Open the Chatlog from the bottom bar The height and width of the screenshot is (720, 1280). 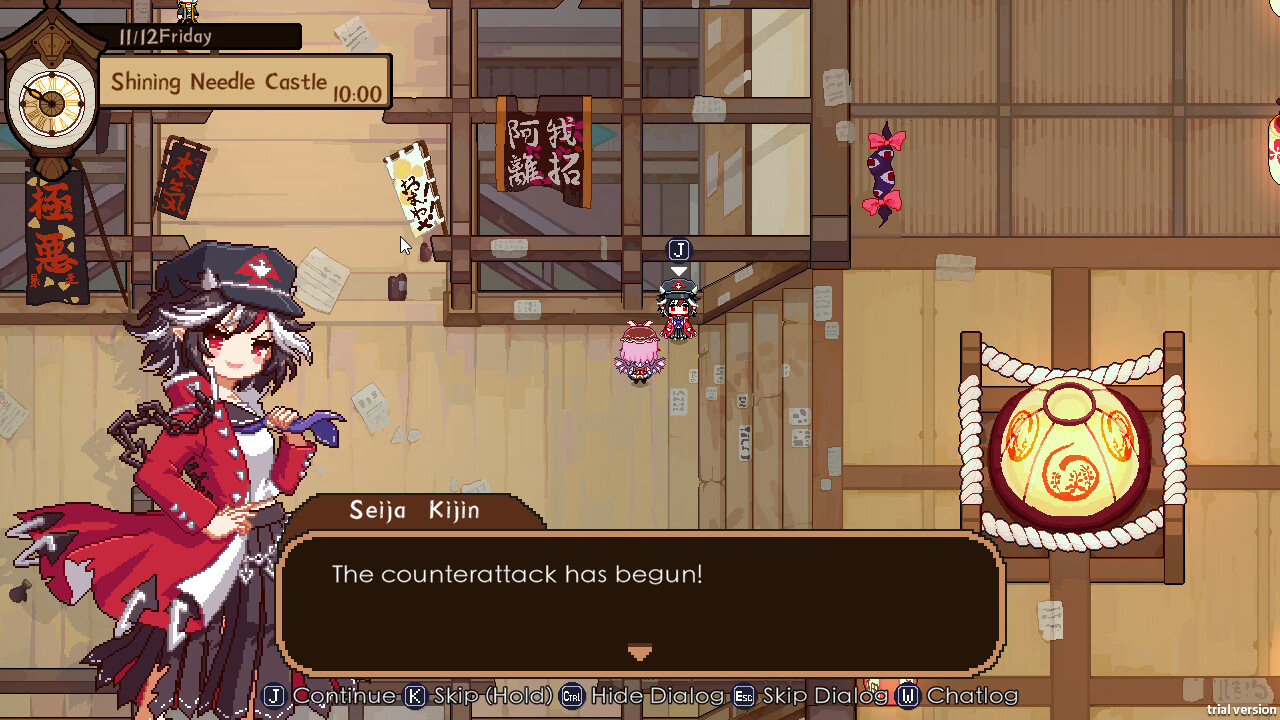[x=958, y=696]
